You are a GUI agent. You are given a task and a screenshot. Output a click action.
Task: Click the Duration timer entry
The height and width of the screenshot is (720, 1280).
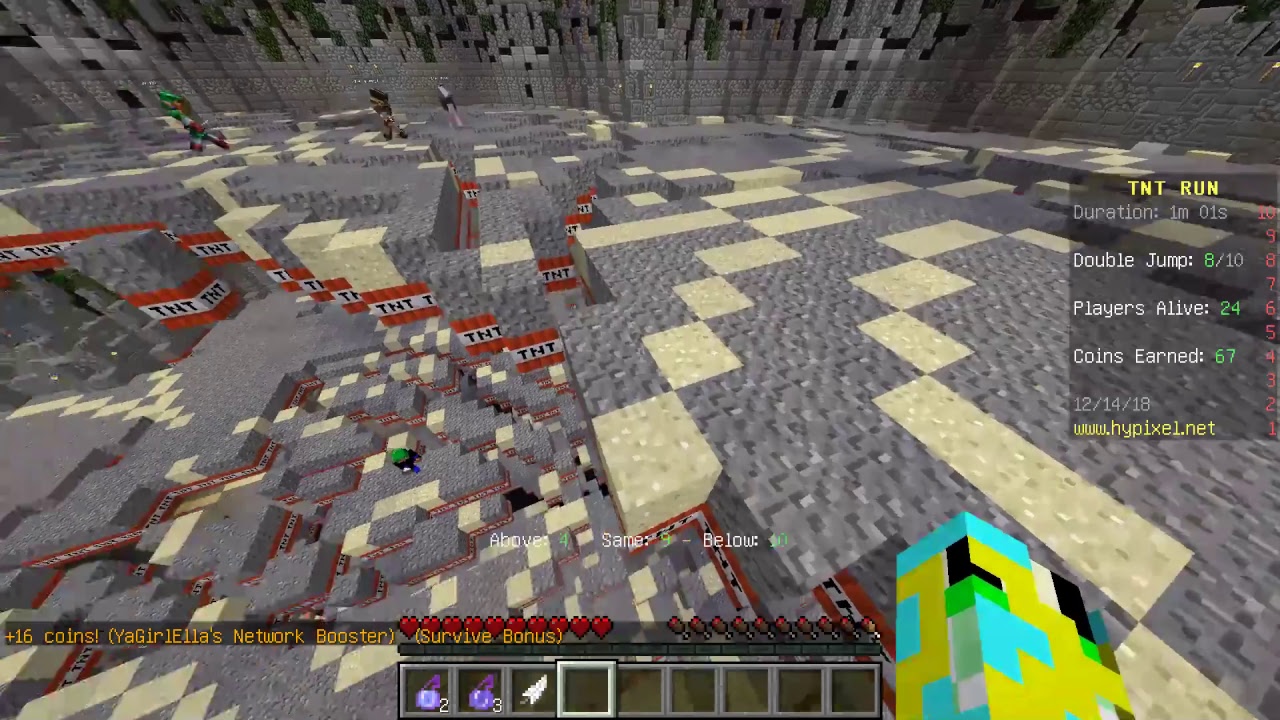tap(1150, 212)
